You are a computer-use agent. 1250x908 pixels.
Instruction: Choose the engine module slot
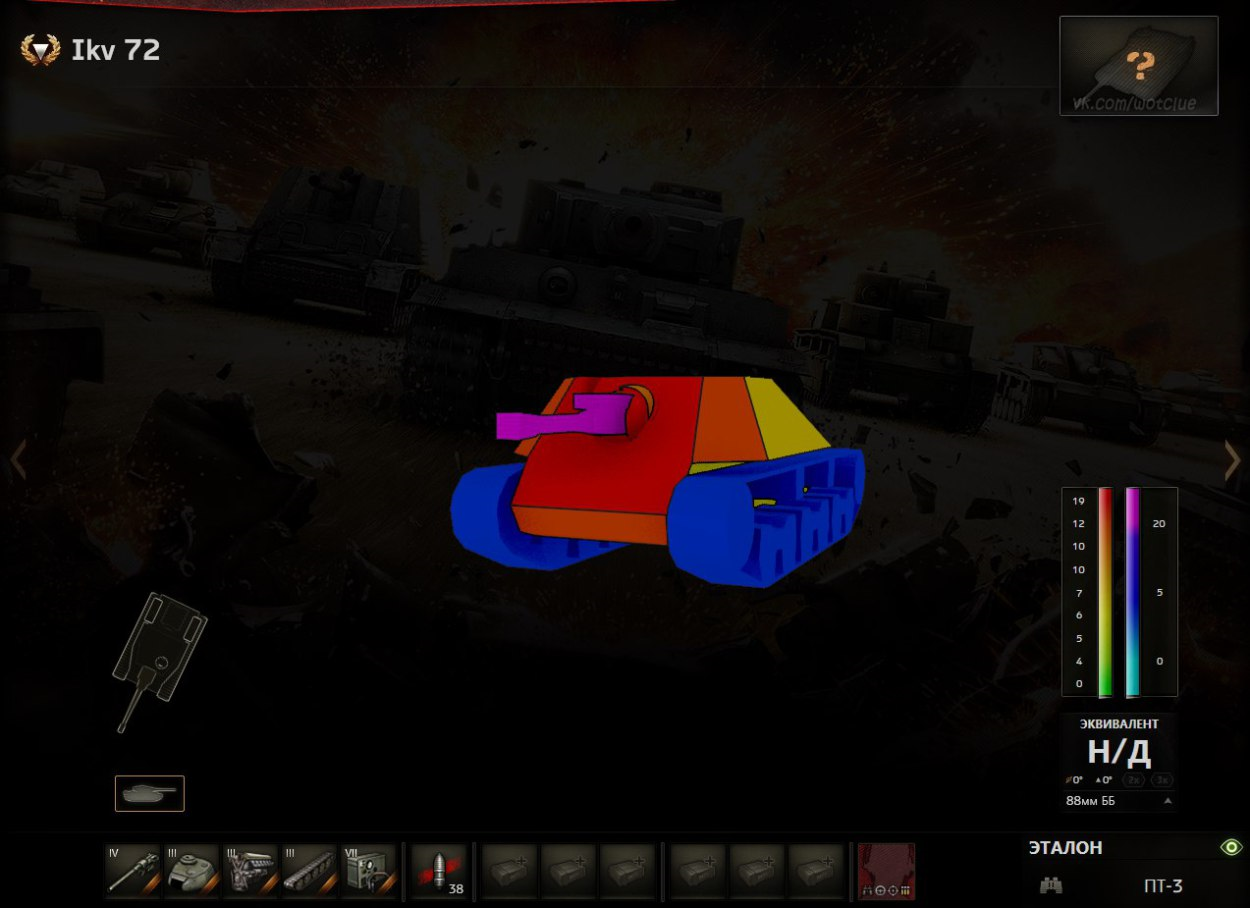coord(251,871)
